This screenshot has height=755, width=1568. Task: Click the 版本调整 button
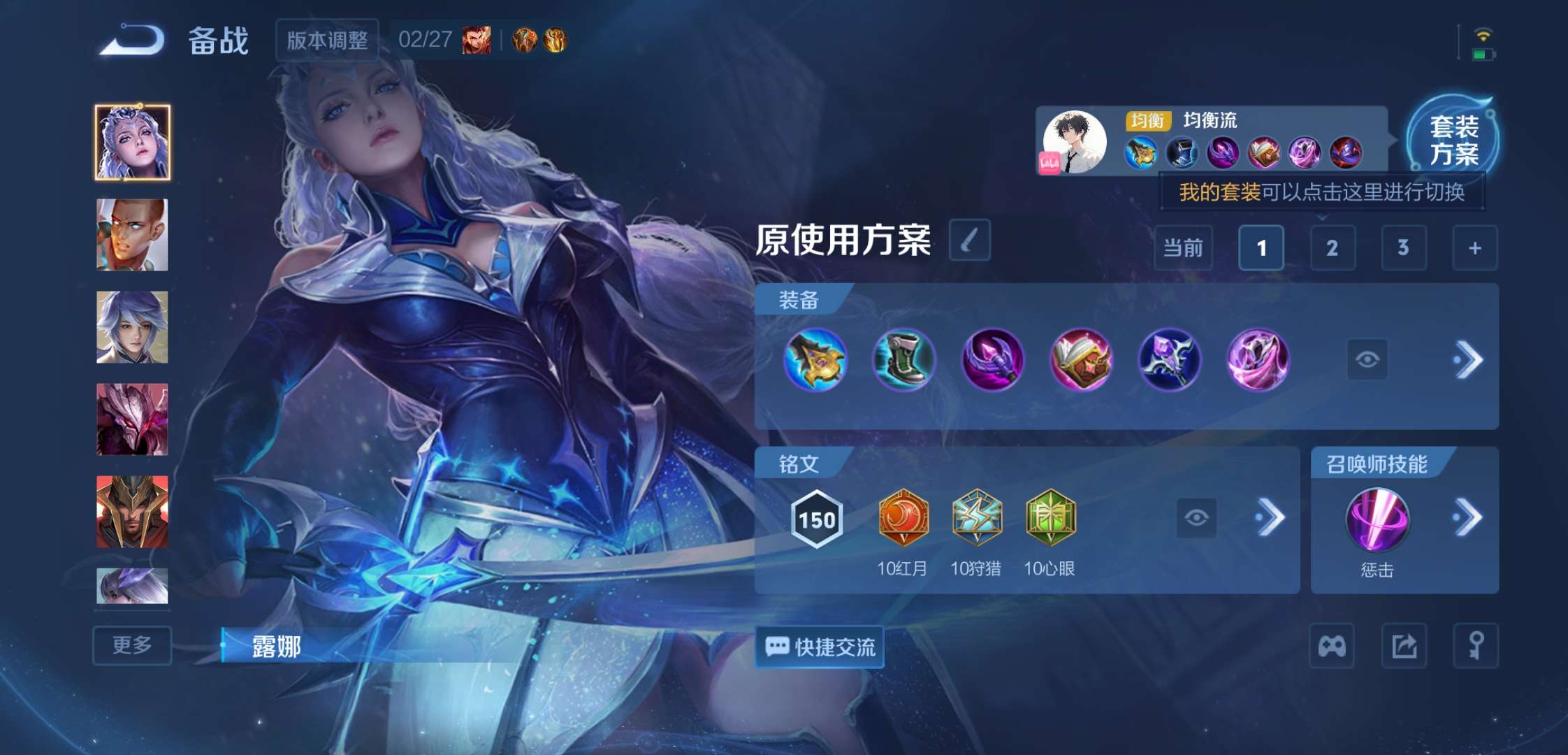tap(326, 40)
